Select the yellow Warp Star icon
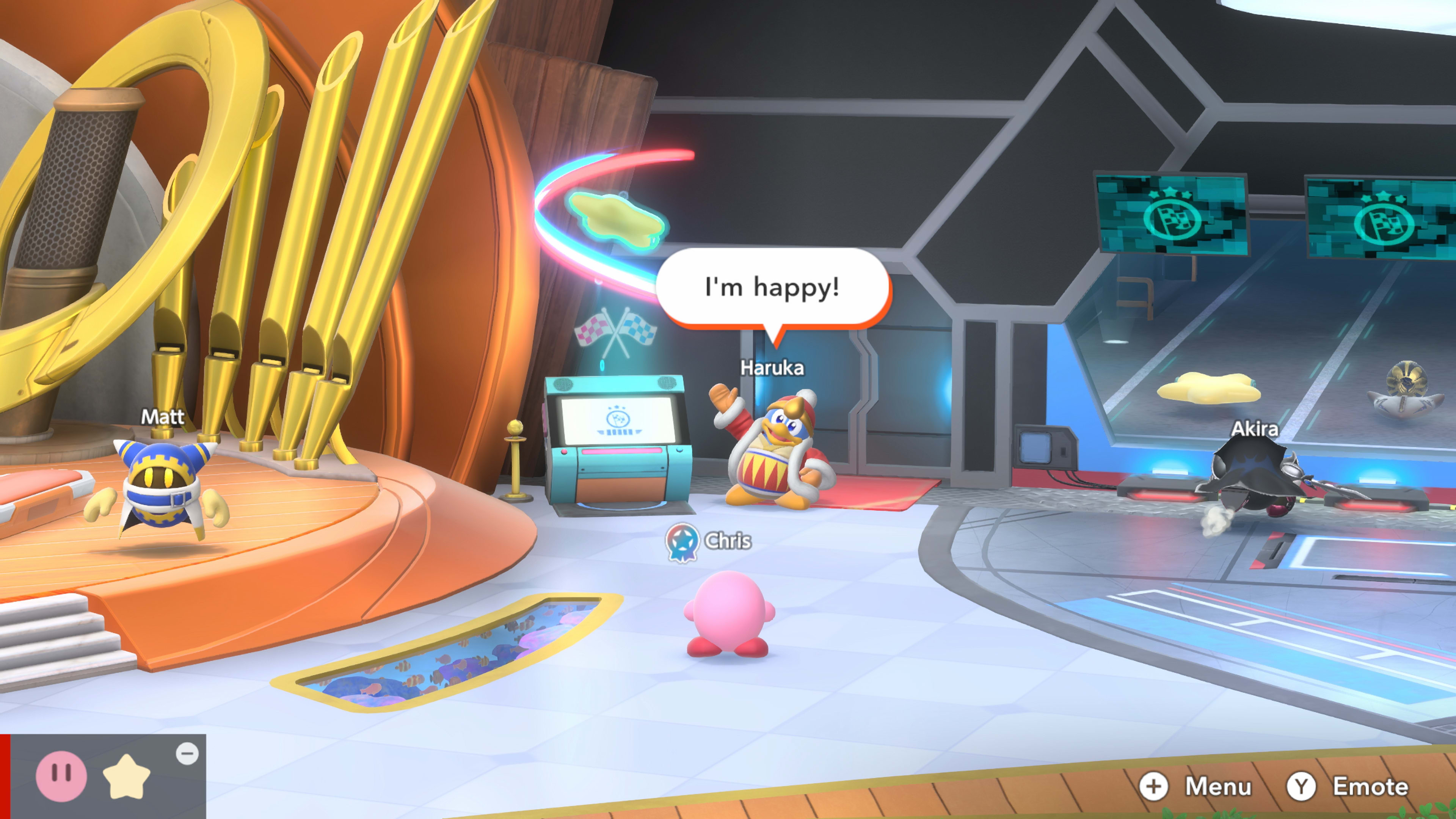 (127, 777)
